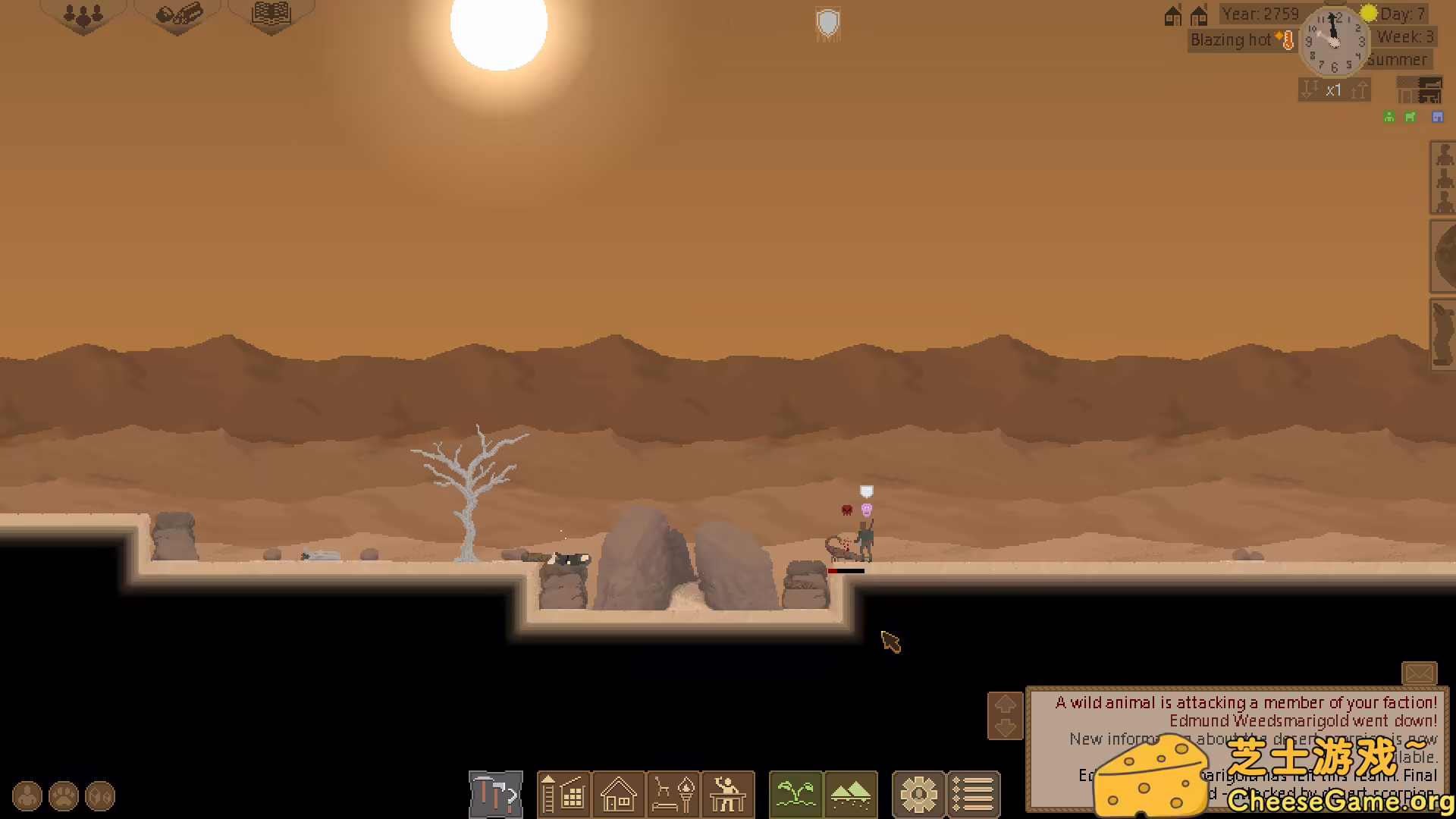Image resolution: width=1456 pixels, height=819 pixels.
Task: Open the planting menu with the green sprout icon
Action: (x=795, y=795)
